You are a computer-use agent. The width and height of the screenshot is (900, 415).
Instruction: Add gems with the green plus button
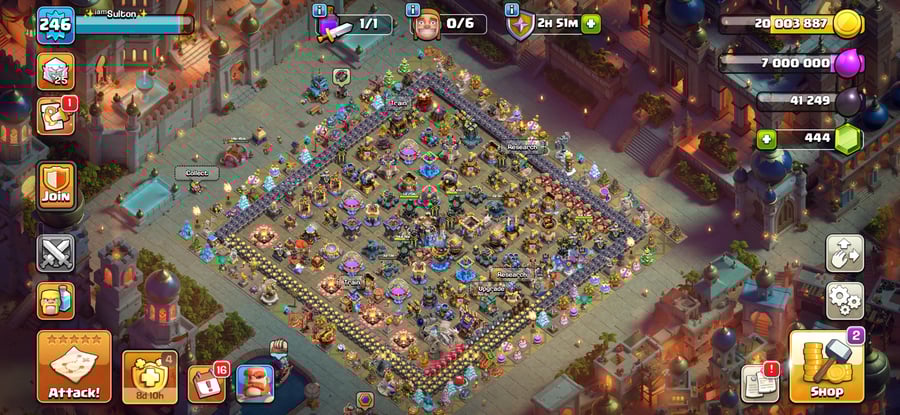(x=768, y=137)
